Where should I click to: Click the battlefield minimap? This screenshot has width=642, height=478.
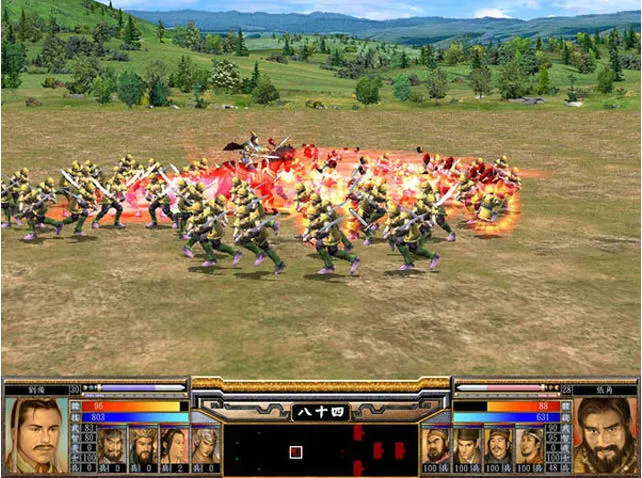pyautogui.click(x=320, y=449)
